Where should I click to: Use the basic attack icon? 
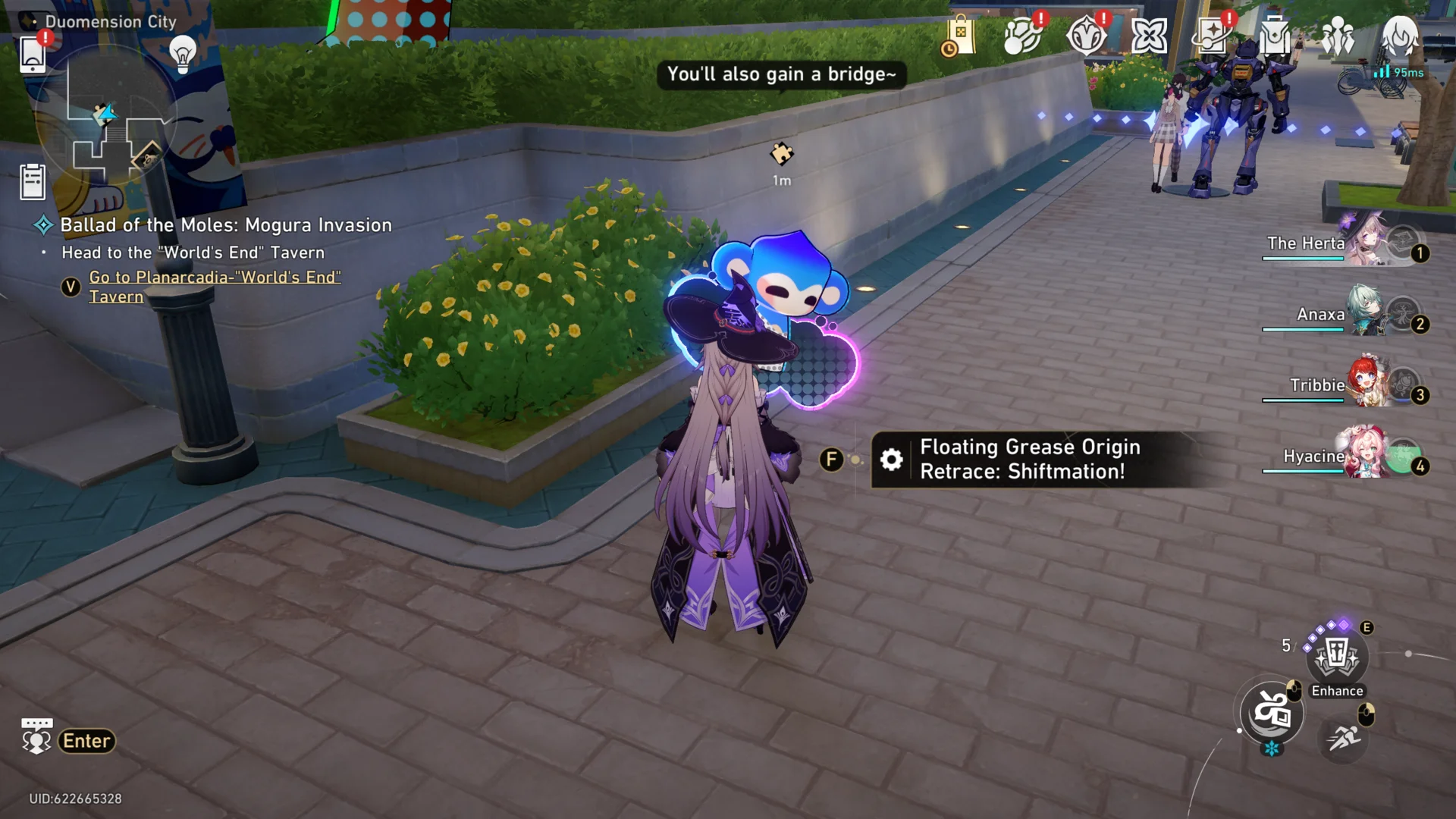click(x=1272, y=713)
